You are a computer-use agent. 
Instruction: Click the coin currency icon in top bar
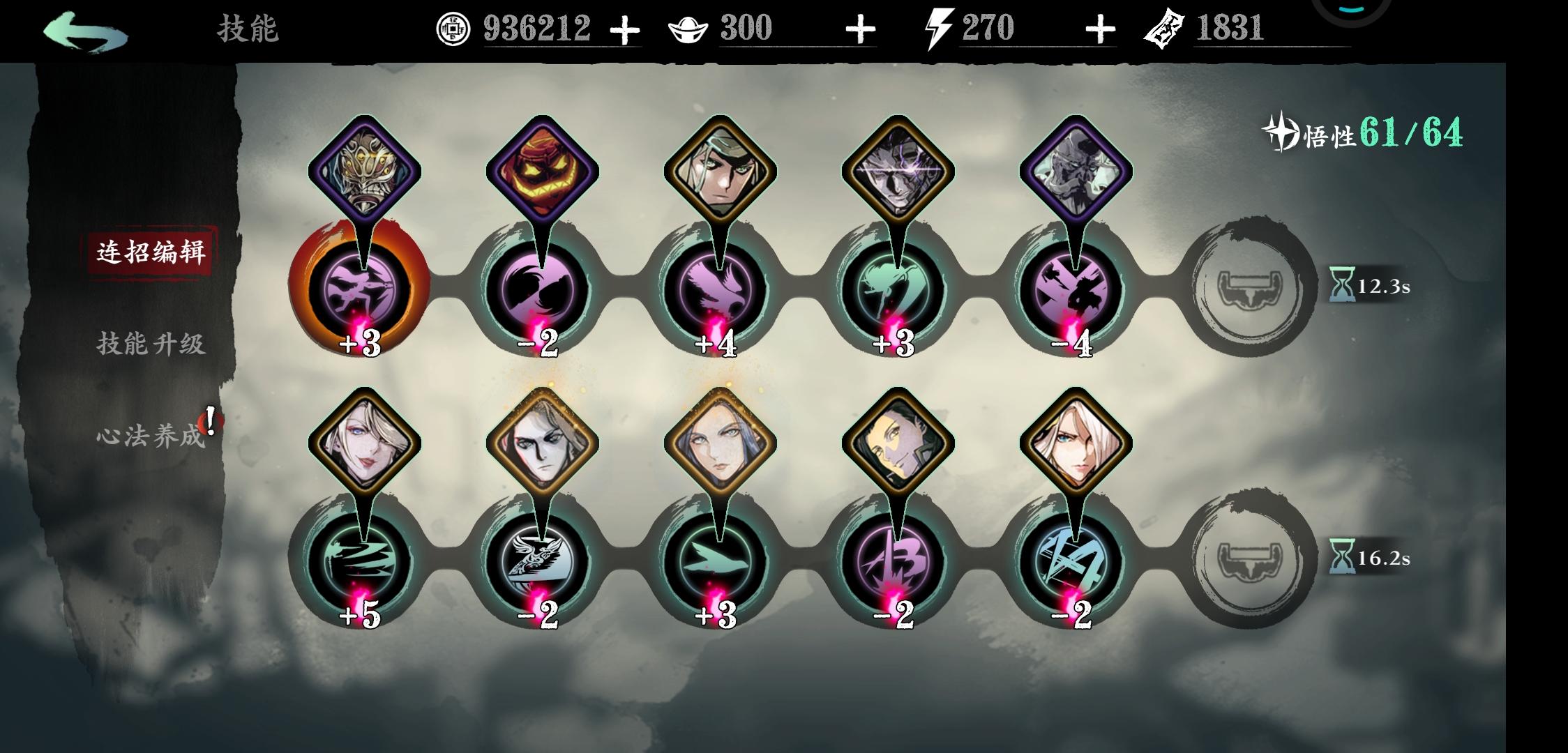coord(455,29)
